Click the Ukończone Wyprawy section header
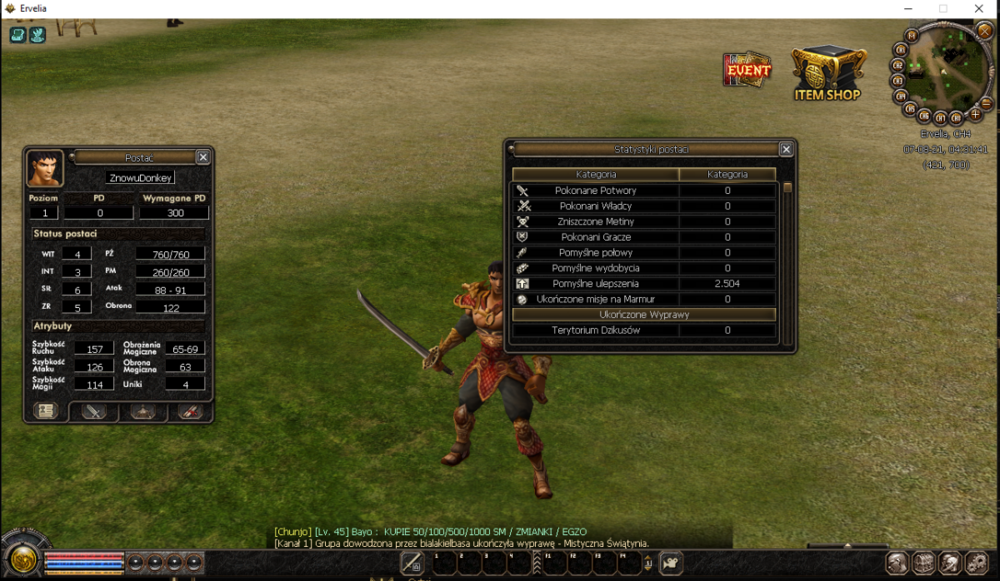 (644, 314)
